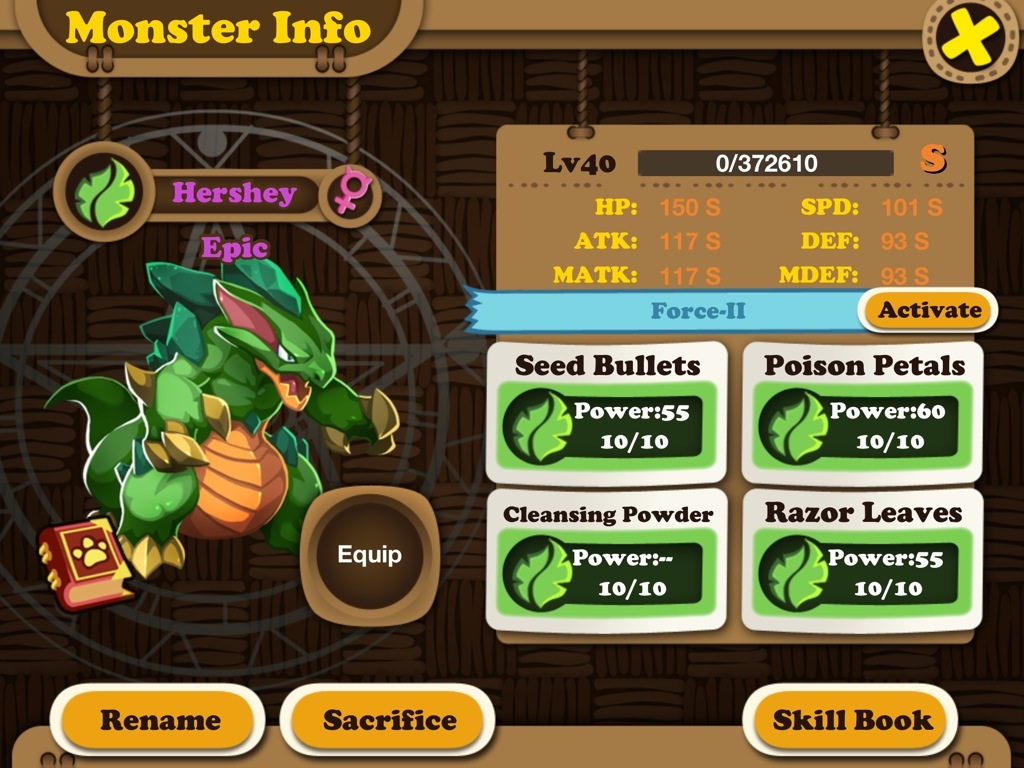The image size is (1024, 768).
Task: Choose the Razor Leaves skill
Action: (863, 559)
